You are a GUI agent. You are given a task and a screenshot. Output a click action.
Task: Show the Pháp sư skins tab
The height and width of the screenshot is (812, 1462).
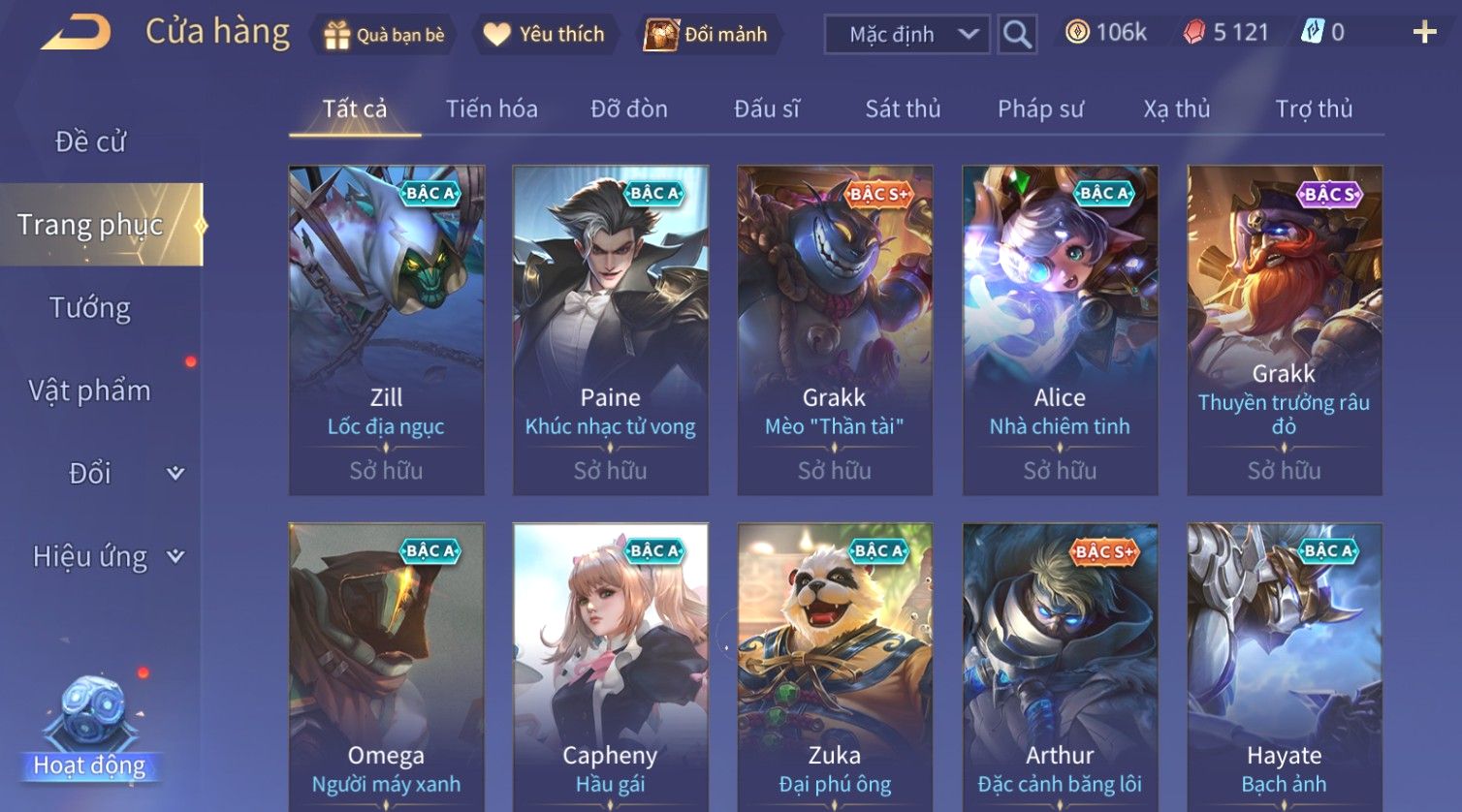1040,109
